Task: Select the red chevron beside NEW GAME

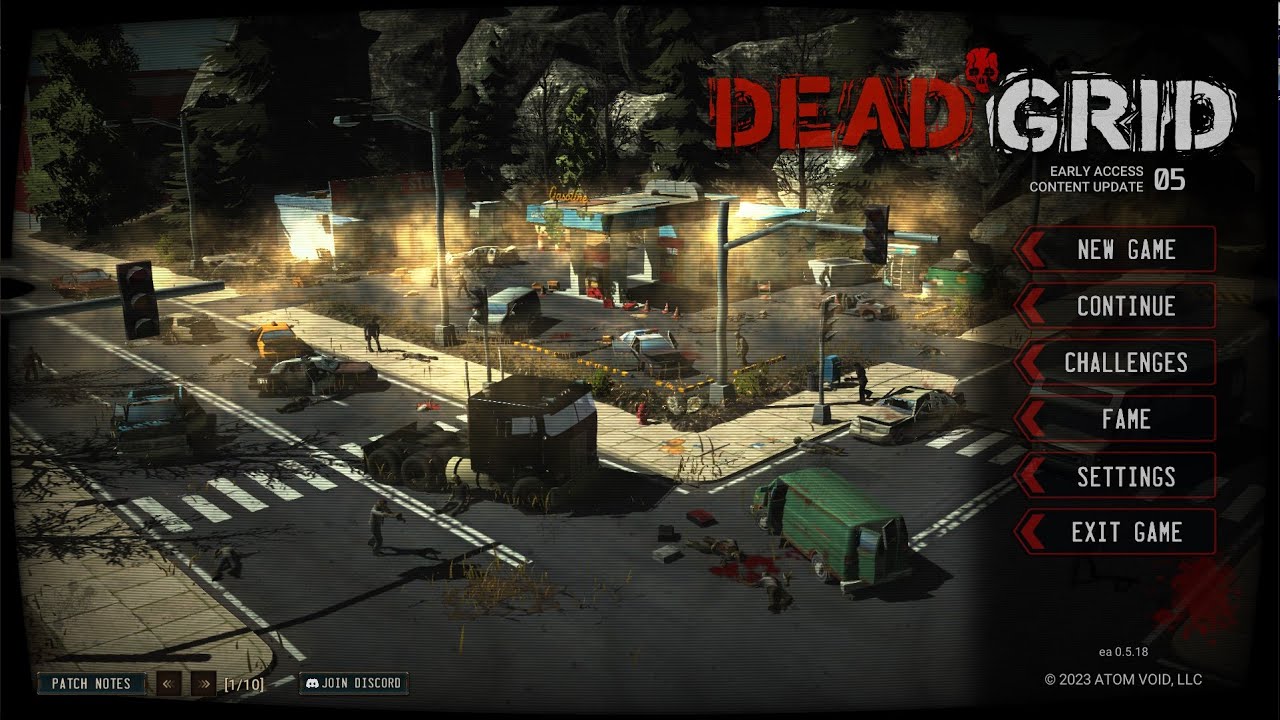Action: point(1029,250)
